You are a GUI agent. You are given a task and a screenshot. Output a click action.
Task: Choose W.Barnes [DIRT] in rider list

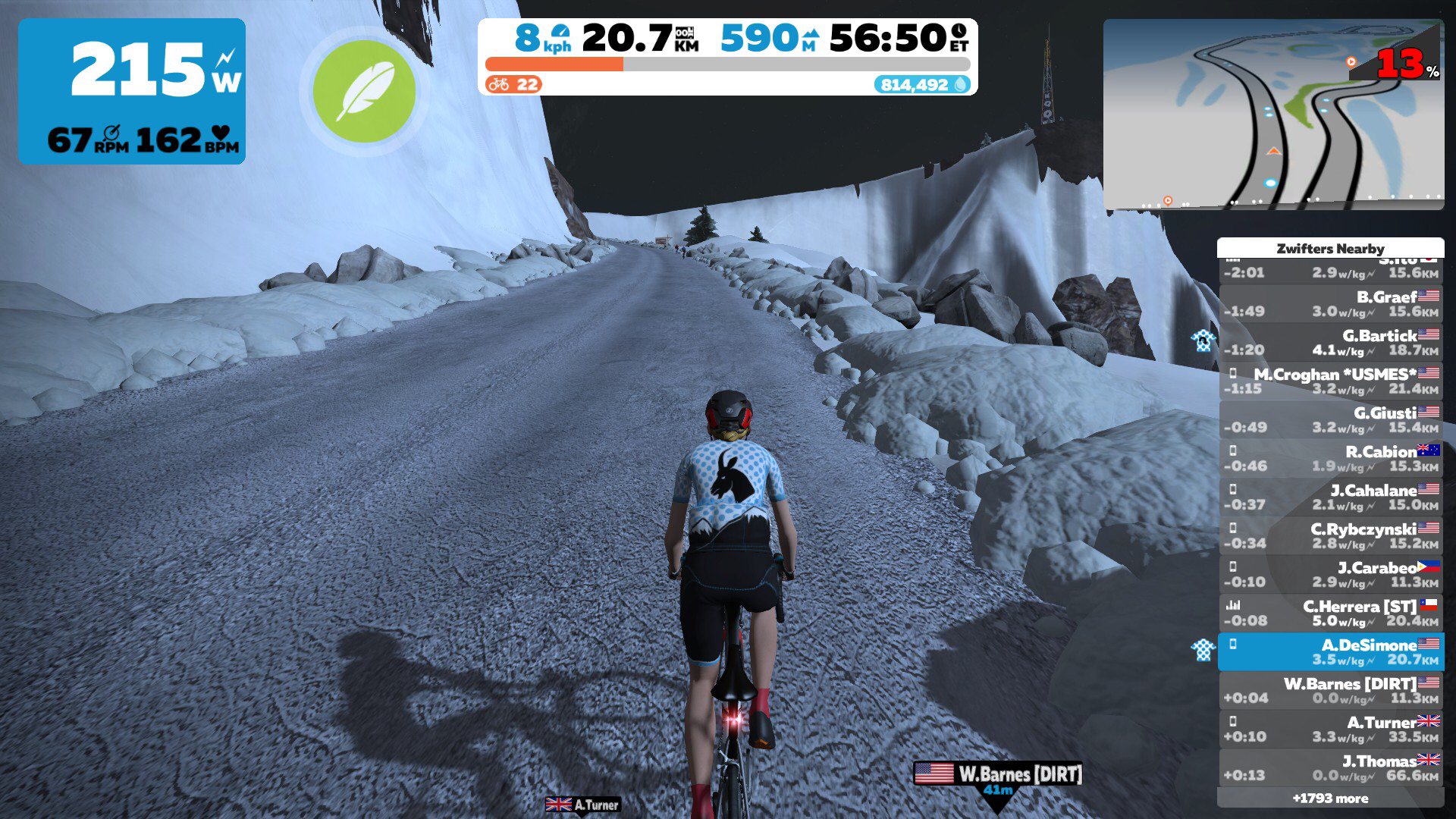[1331, 690]
